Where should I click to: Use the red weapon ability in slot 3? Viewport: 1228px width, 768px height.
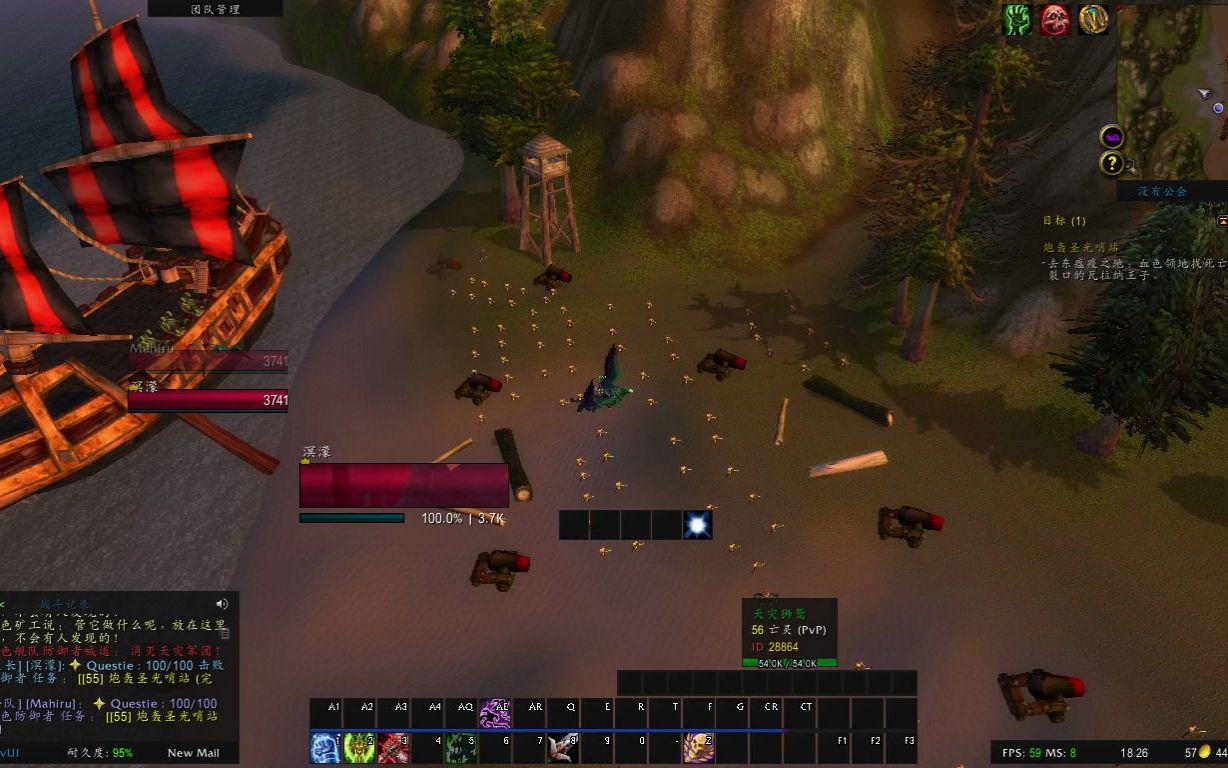point(394,748)
